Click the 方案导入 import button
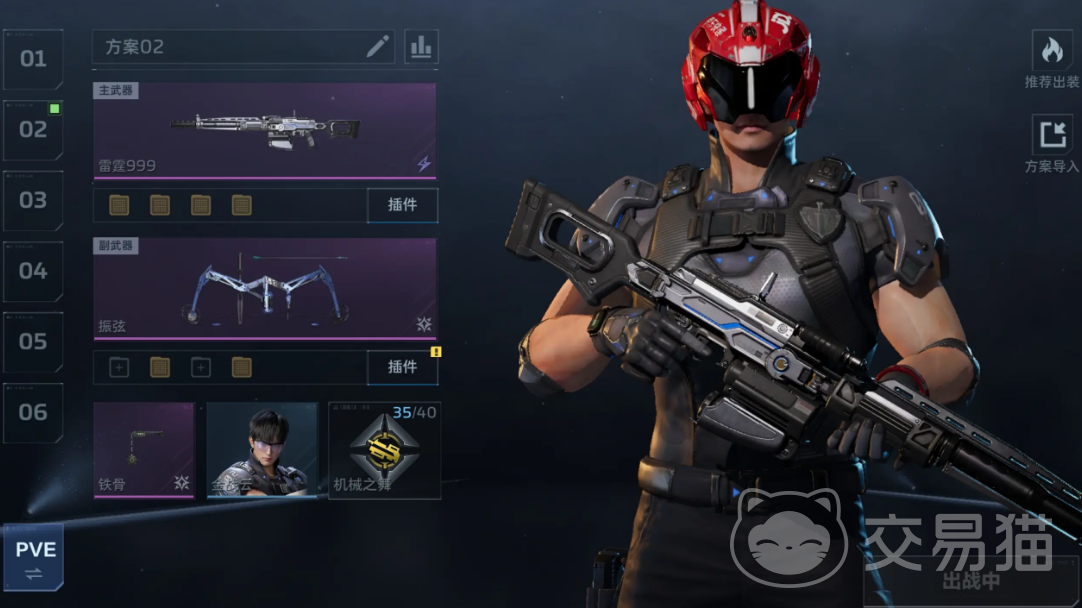Viewport: 1082px width, 608px height. click(1052, 145)
